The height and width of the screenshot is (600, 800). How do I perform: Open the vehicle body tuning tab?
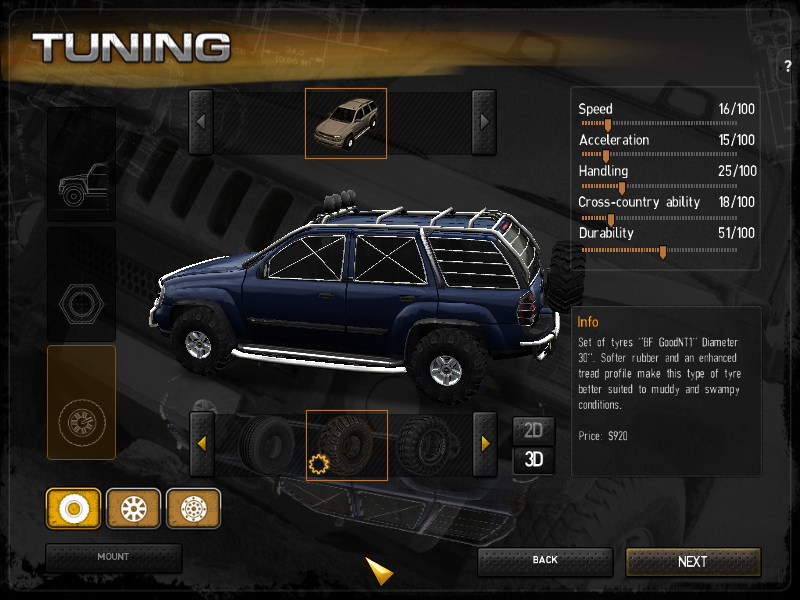81,164
